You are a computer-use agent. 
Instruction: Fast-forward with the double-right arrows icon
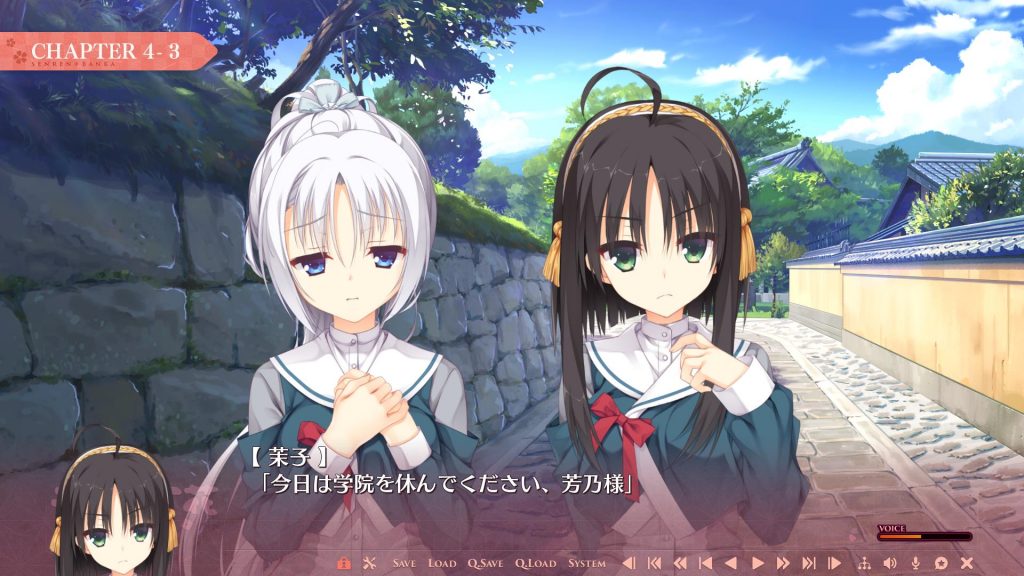(783, 563)
